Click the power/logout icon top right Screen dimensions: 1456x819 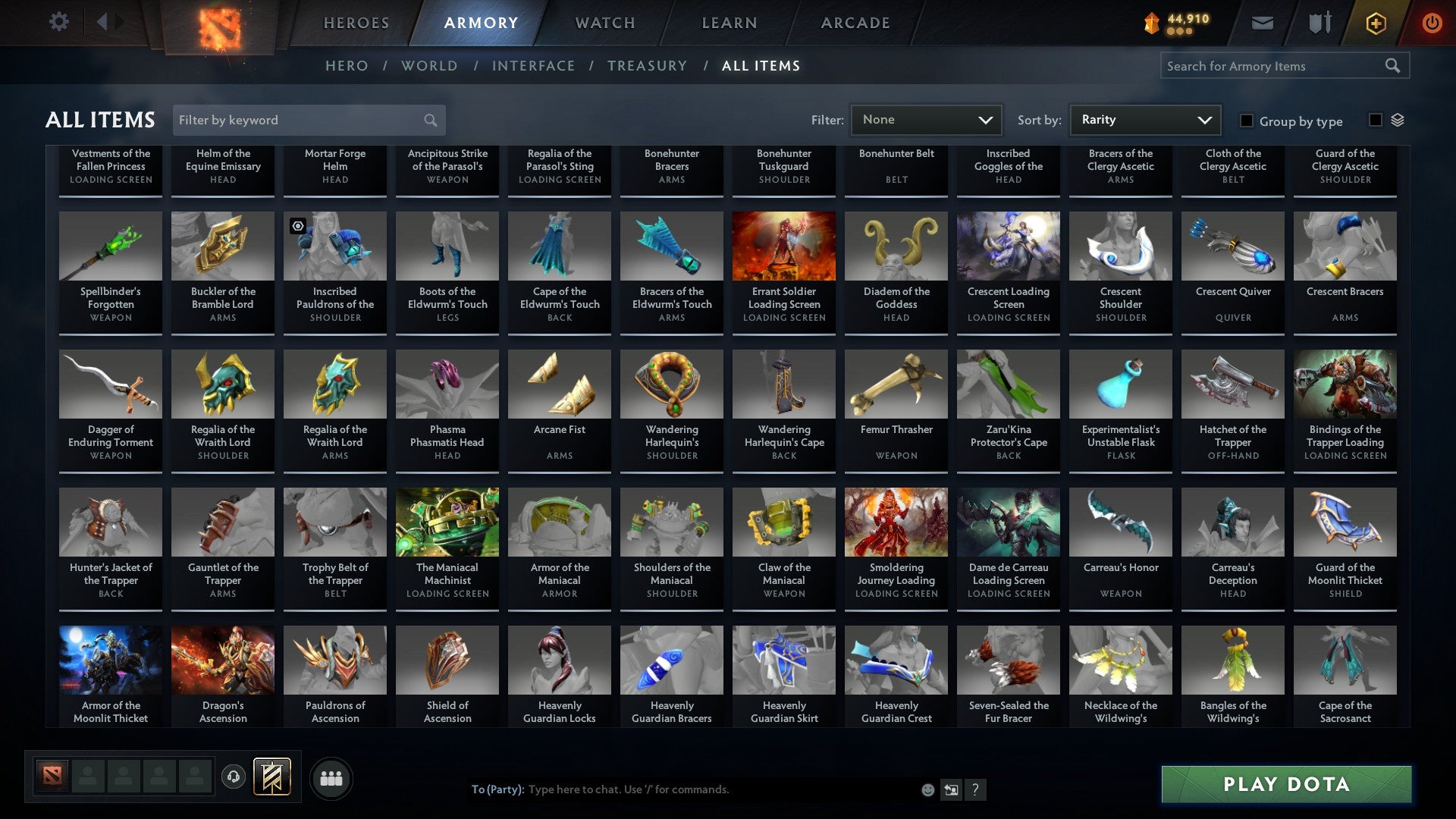[1432, 23]
